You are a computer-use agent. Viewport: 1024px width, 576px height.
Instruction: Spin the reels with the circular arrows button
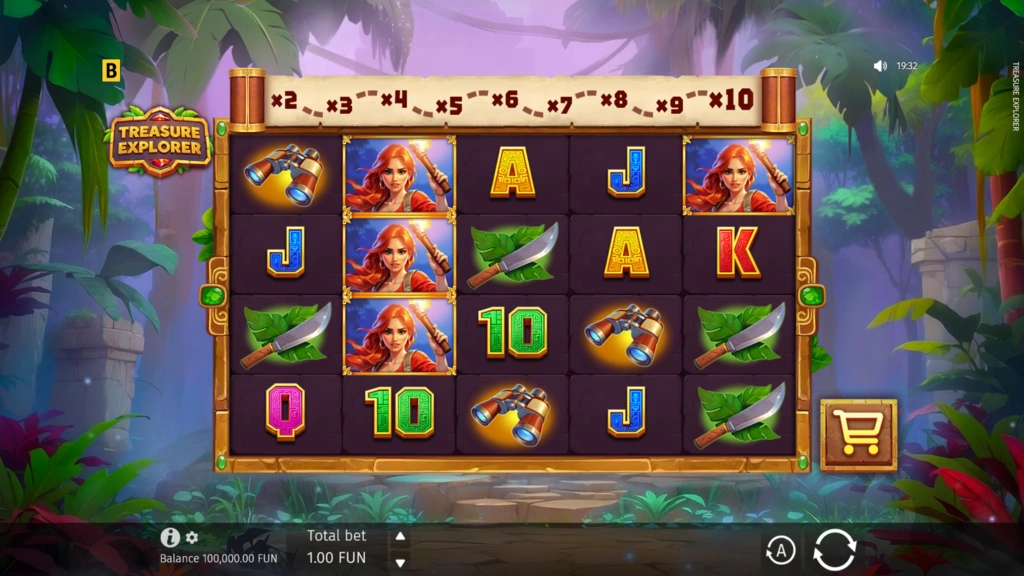click(x=834, y=550)
